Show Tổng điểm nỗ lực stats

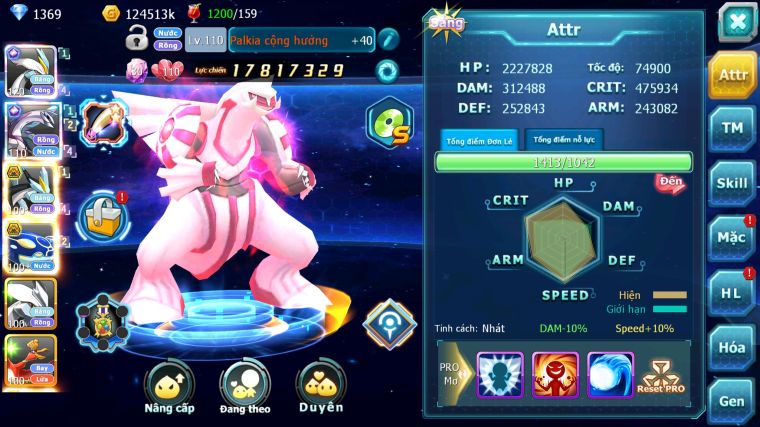coord(564,140)
